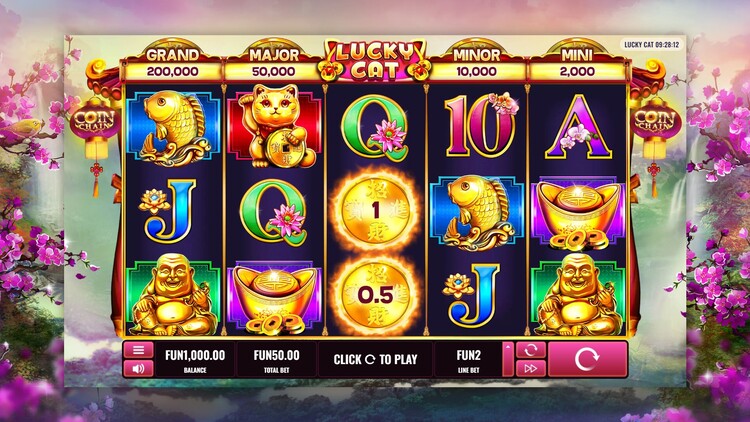
Task: Activate autoplay with the circular arrows button
Action: 529,350
